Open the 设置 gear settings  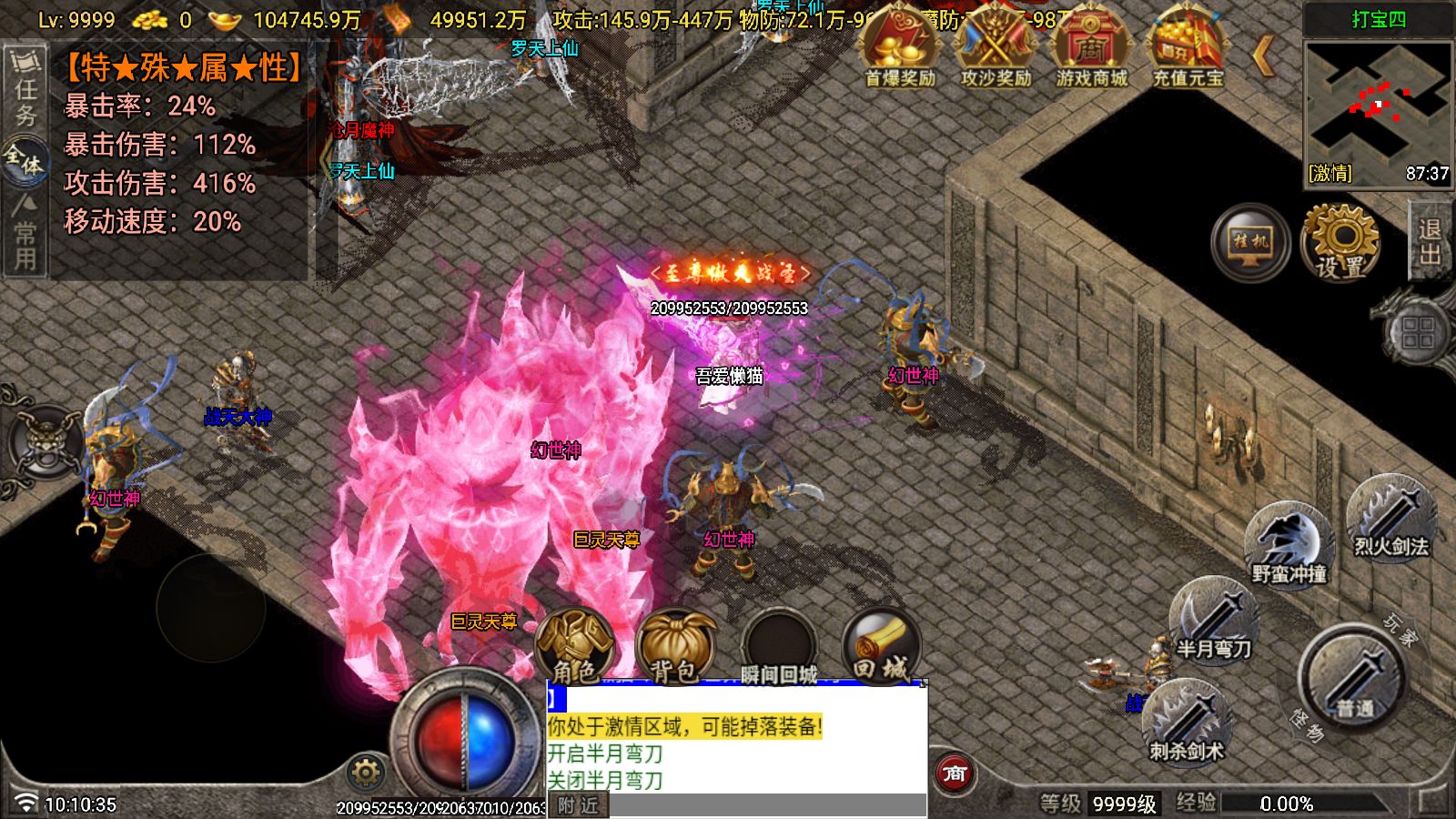(x=1341, y=242)
